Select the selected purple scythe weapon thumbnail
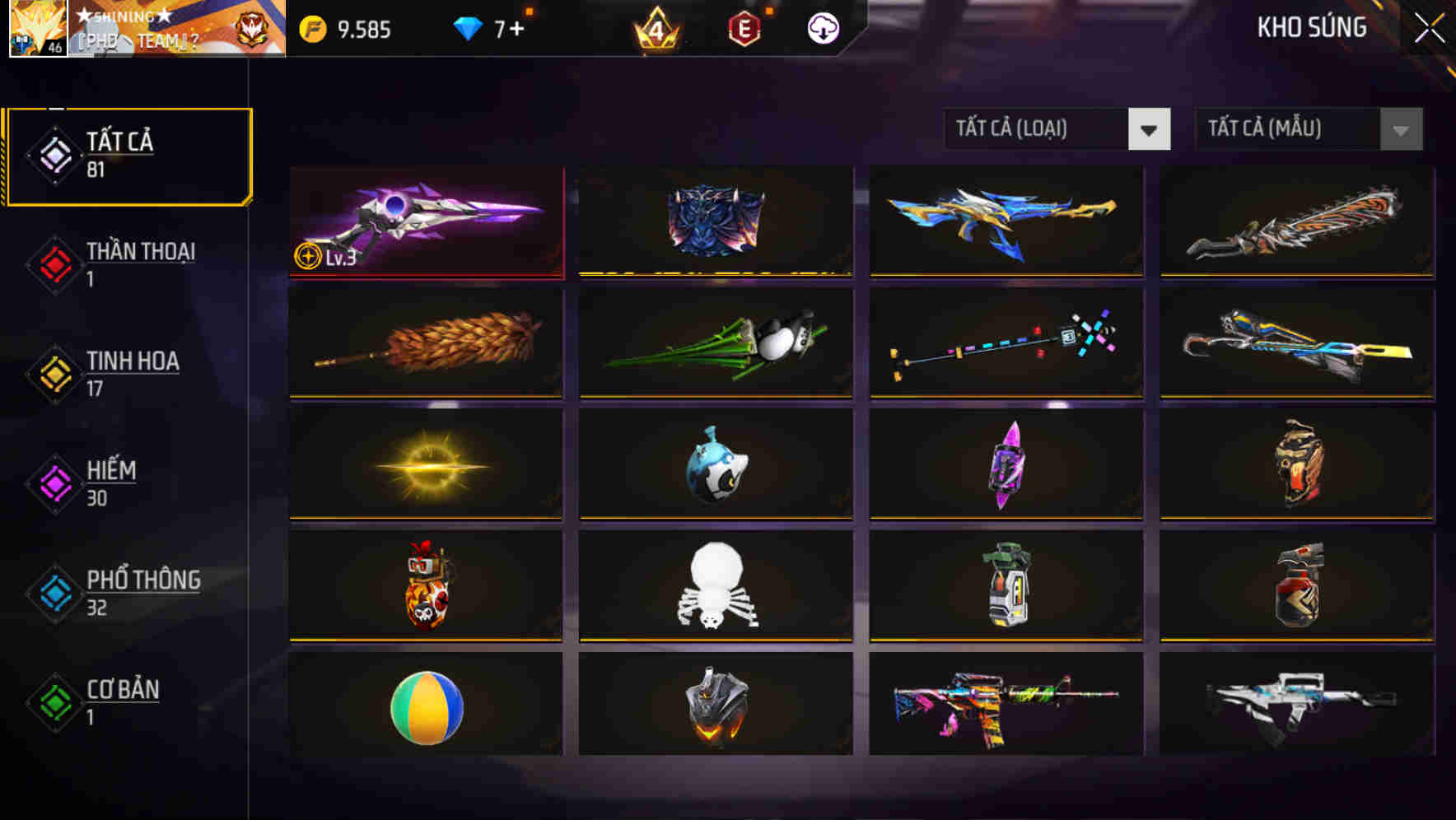The width and height of the screenshot is (1456, 820). point(426,222)
